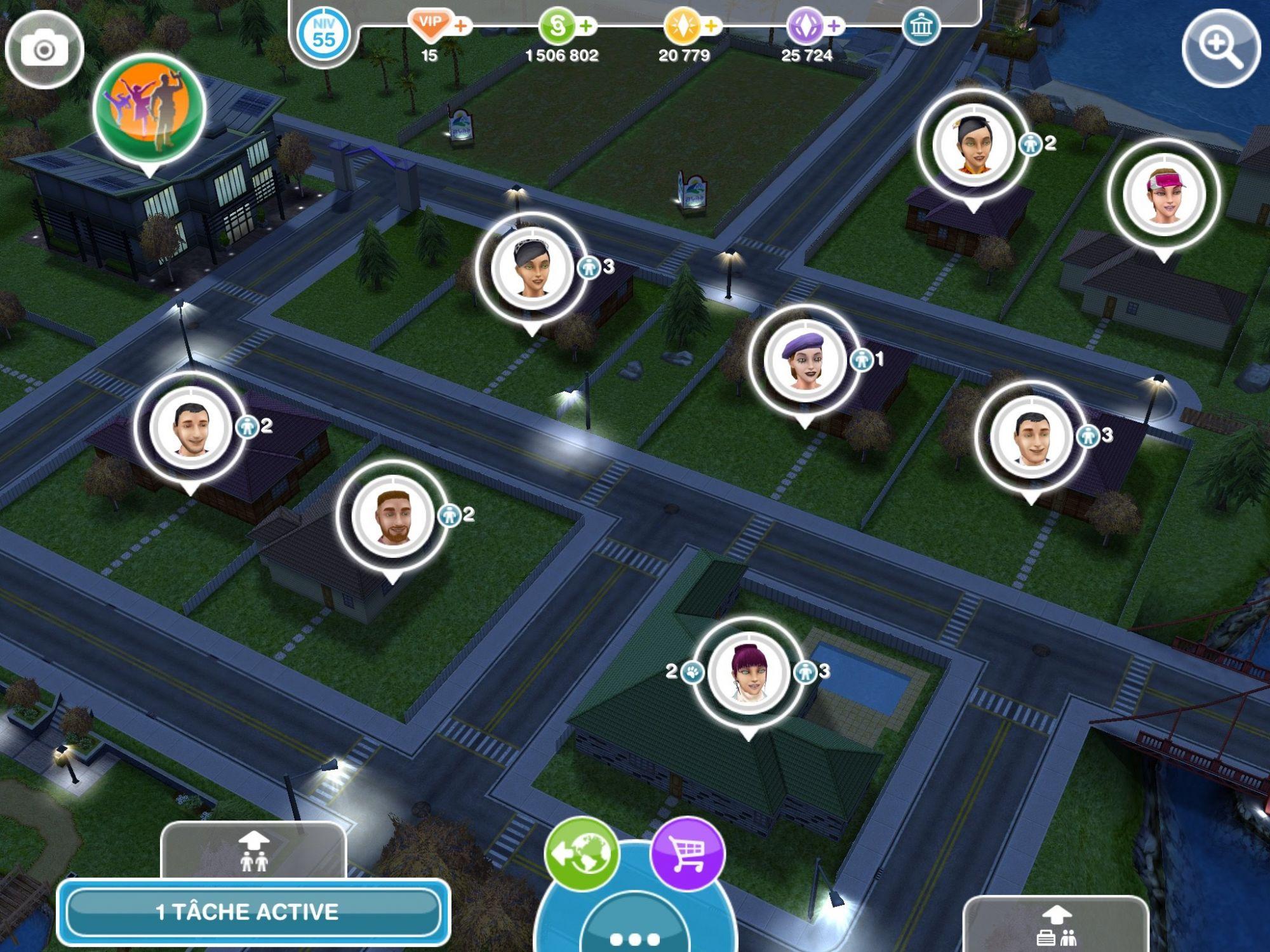Image resolution: width=1270 pixels, height=952 pixels.
Task: Open the purple shopping cart store
Action: coord(688,854)
